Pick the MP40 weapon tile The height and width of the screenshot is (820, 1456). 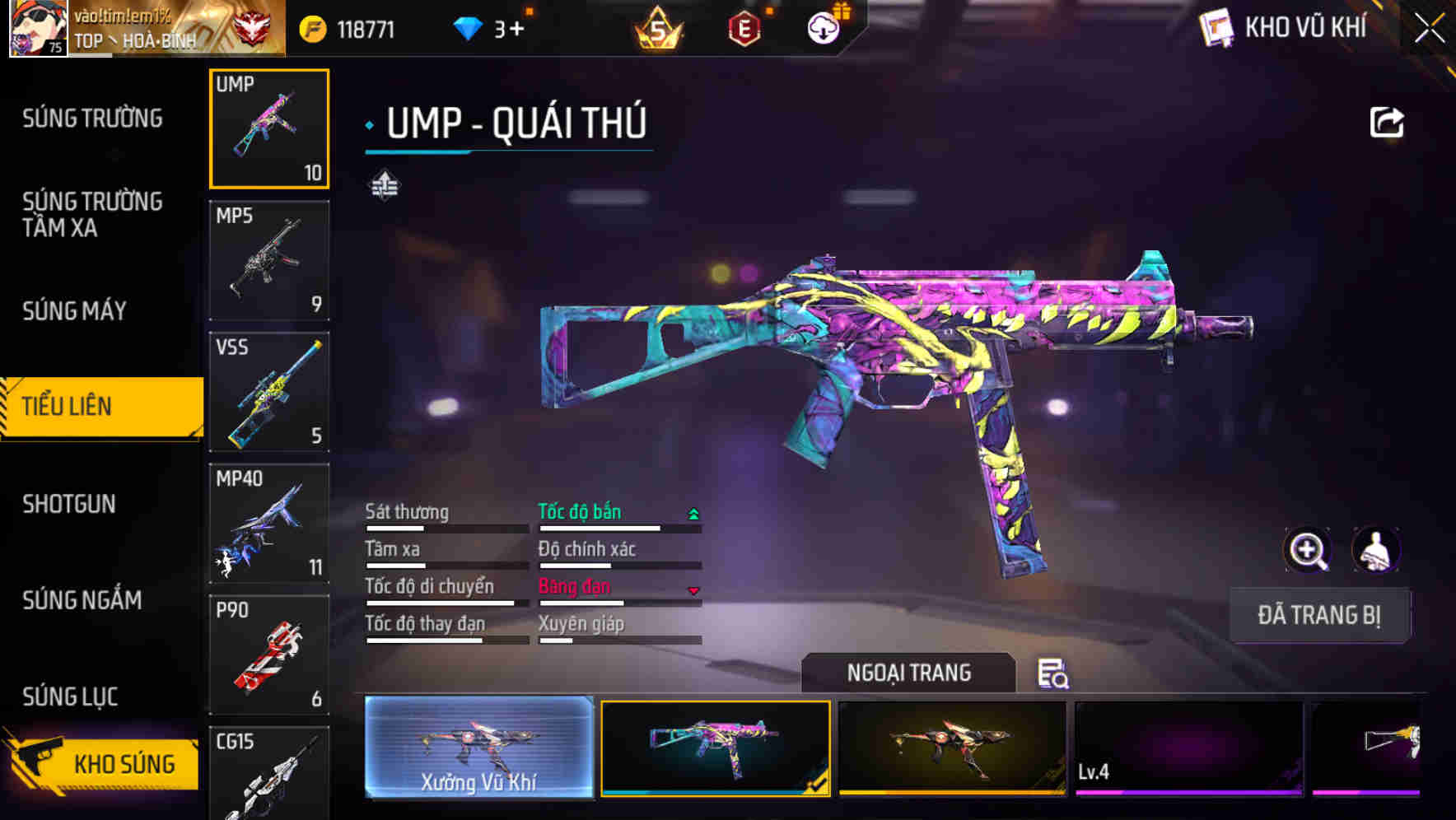pyautogui.click(x=269, y=524)
